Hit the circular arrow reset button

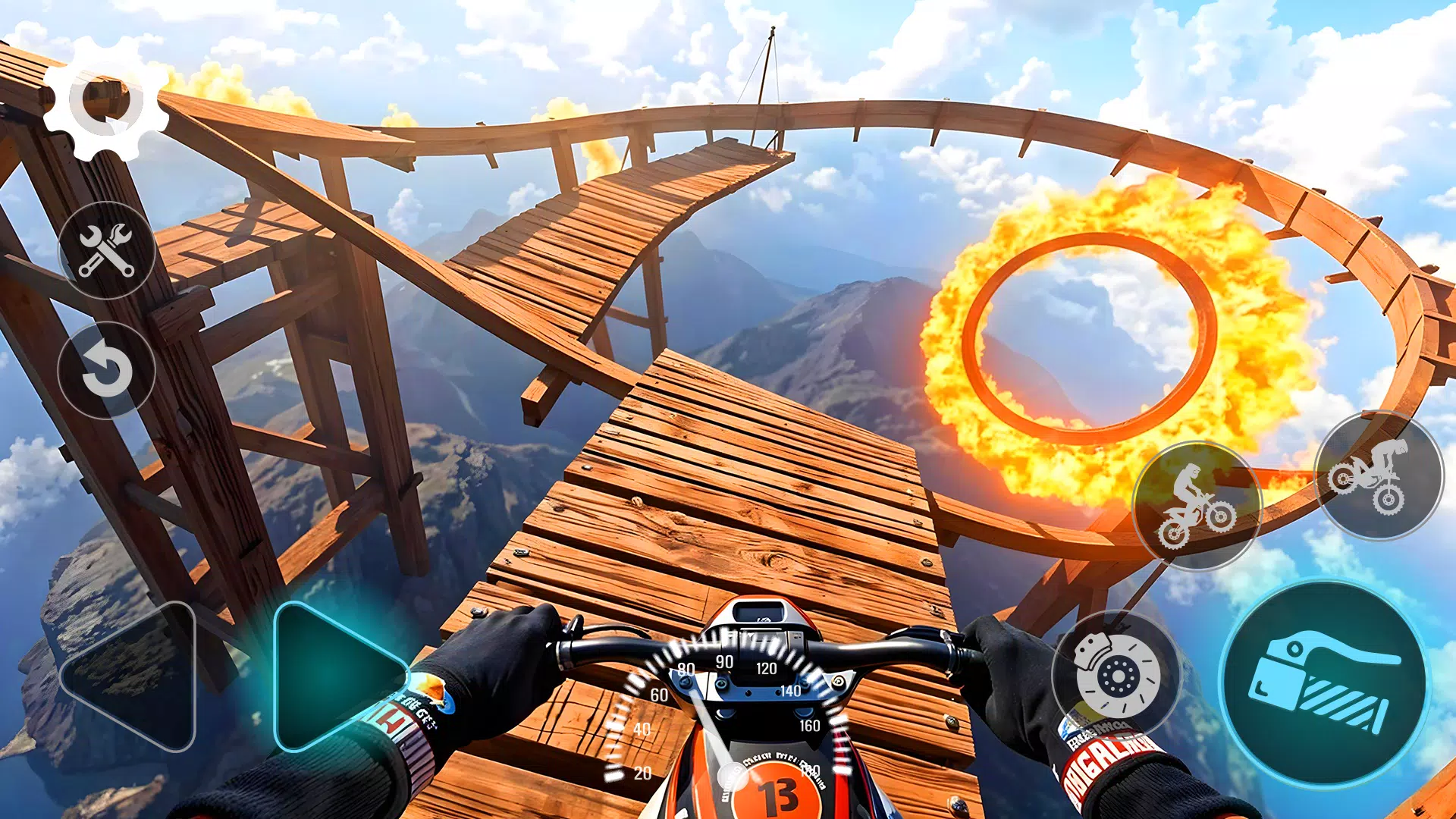click(x=107, y=371)
